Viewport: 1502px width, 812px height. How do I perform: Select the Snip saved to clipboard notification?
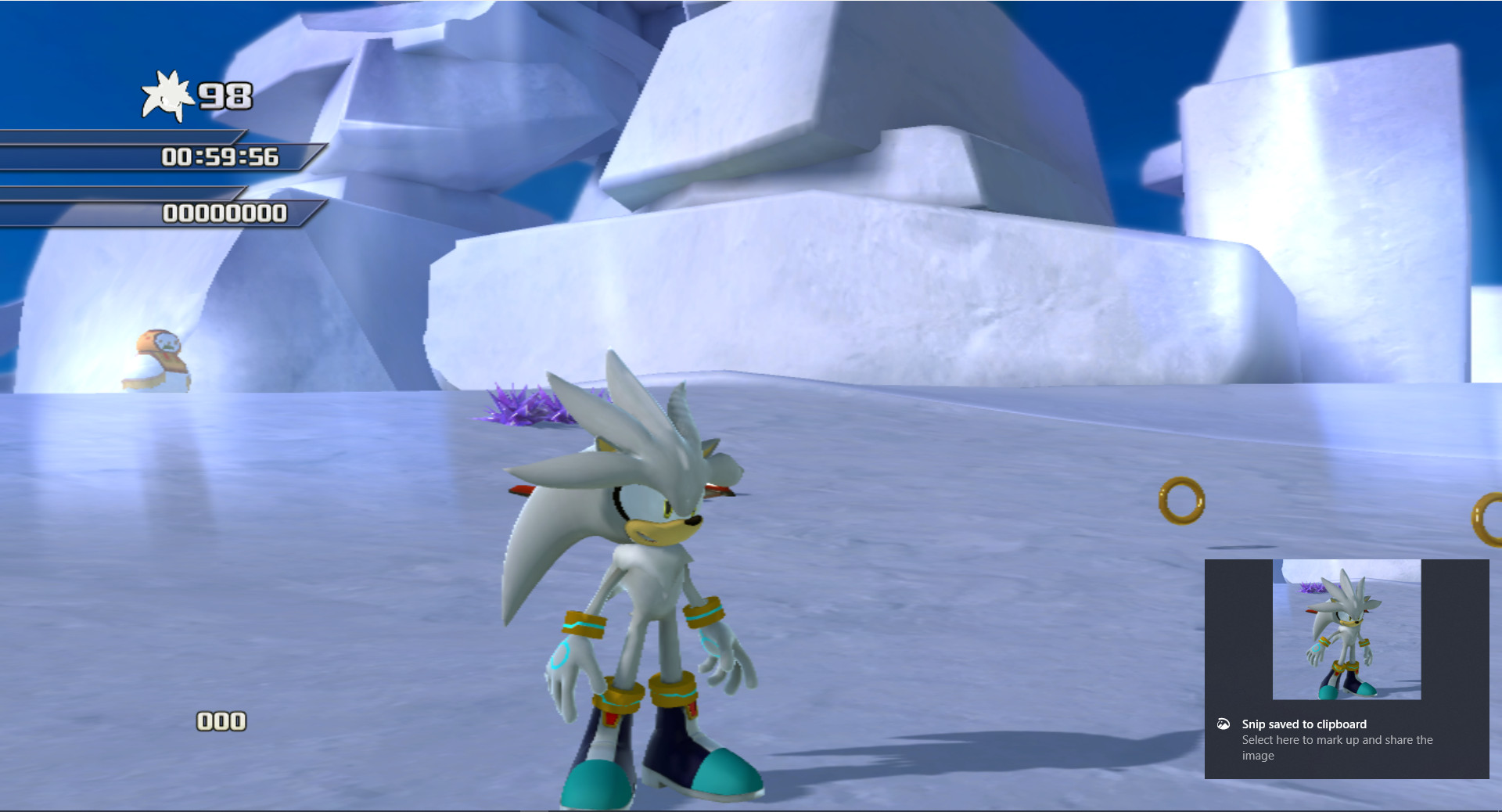pos(1305,724)
